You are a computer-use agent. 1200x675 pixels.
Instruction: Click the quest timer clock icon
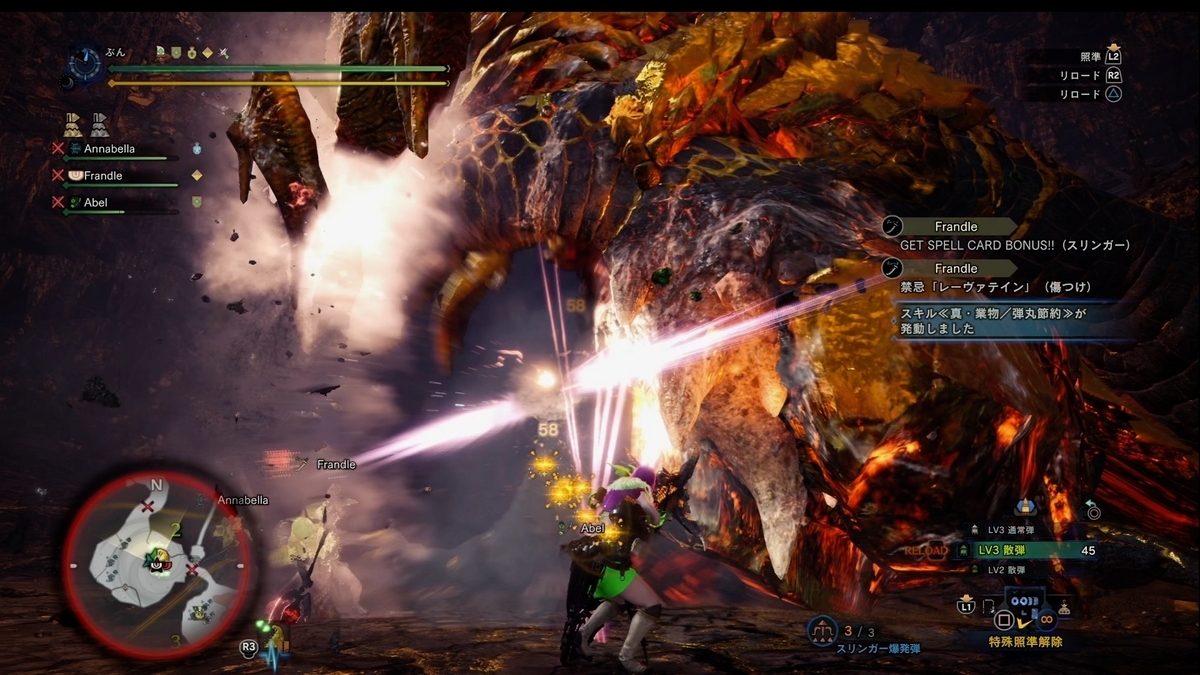(x=83, y=62)
